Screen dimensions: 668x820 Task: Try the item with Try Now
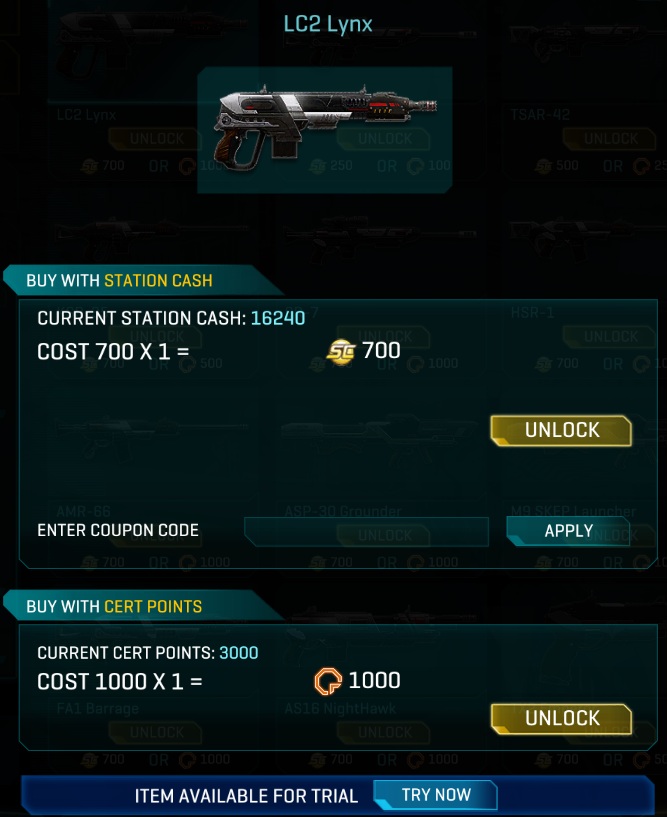click(x=435, y=795)
